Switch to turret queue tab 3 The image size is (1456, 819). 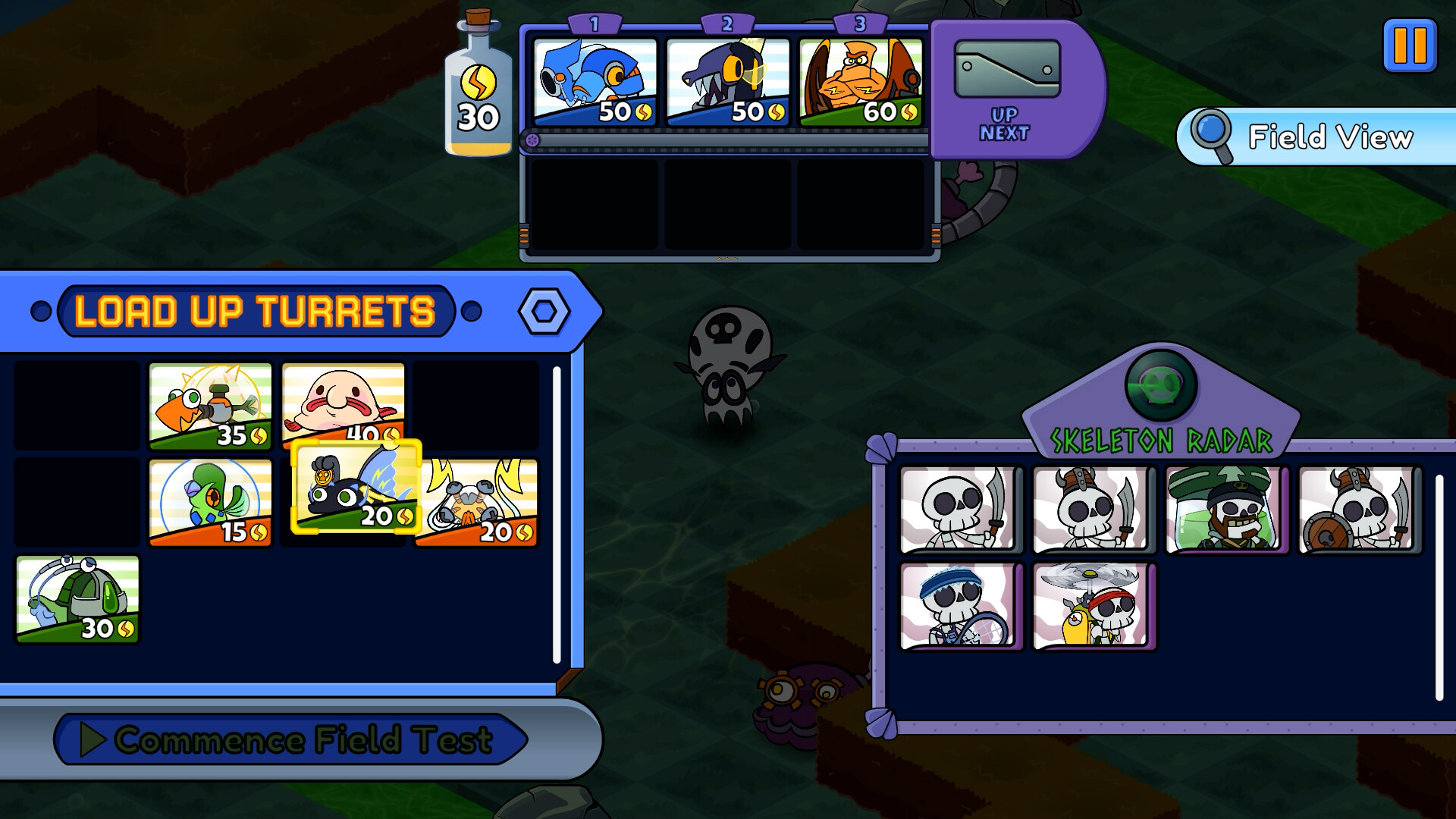861,22
